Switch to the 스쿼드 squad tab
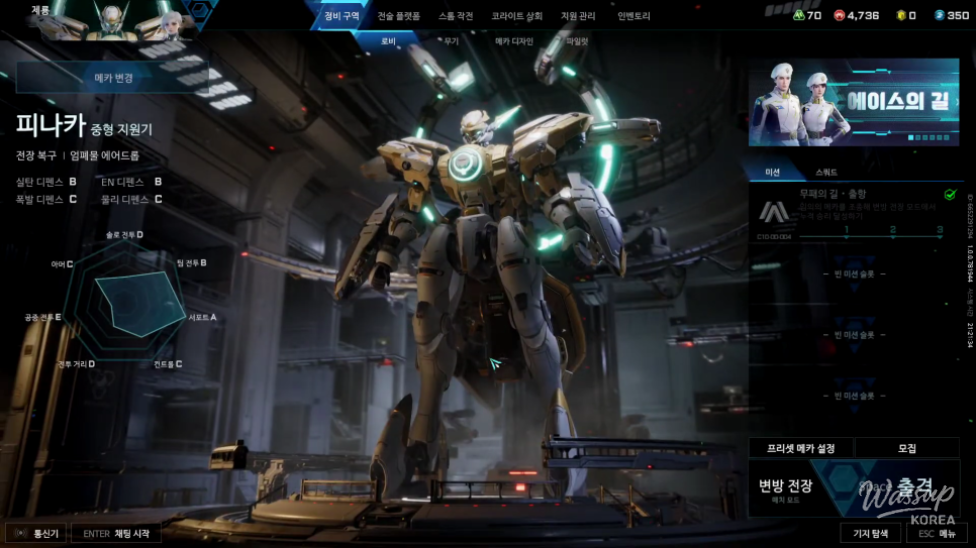Image resolution: width=976 pixels, height=548 pixels. coord(827,172)
